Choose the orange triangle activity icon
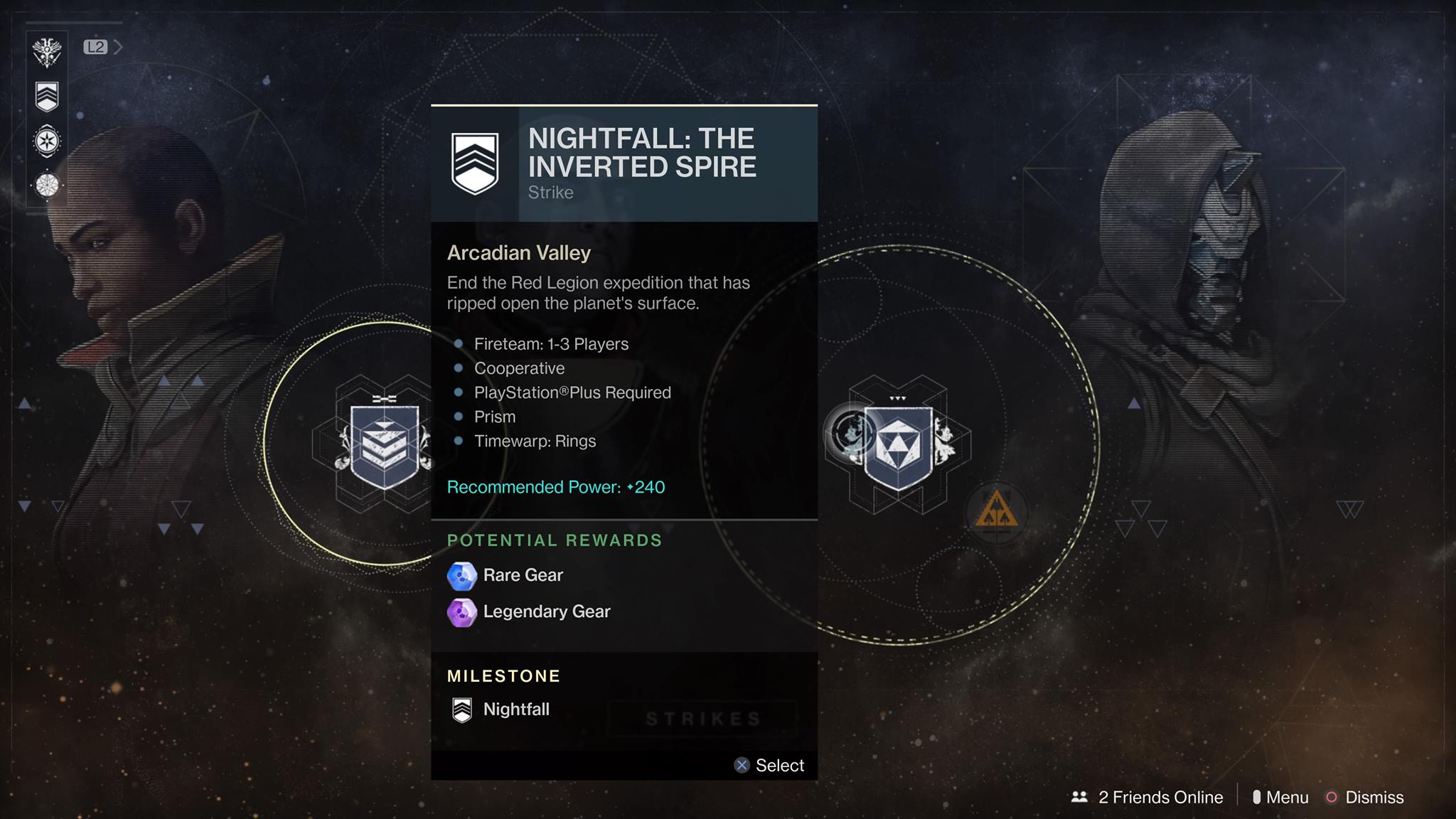The width and height of the screenshot is (1456, 819). 996,511
